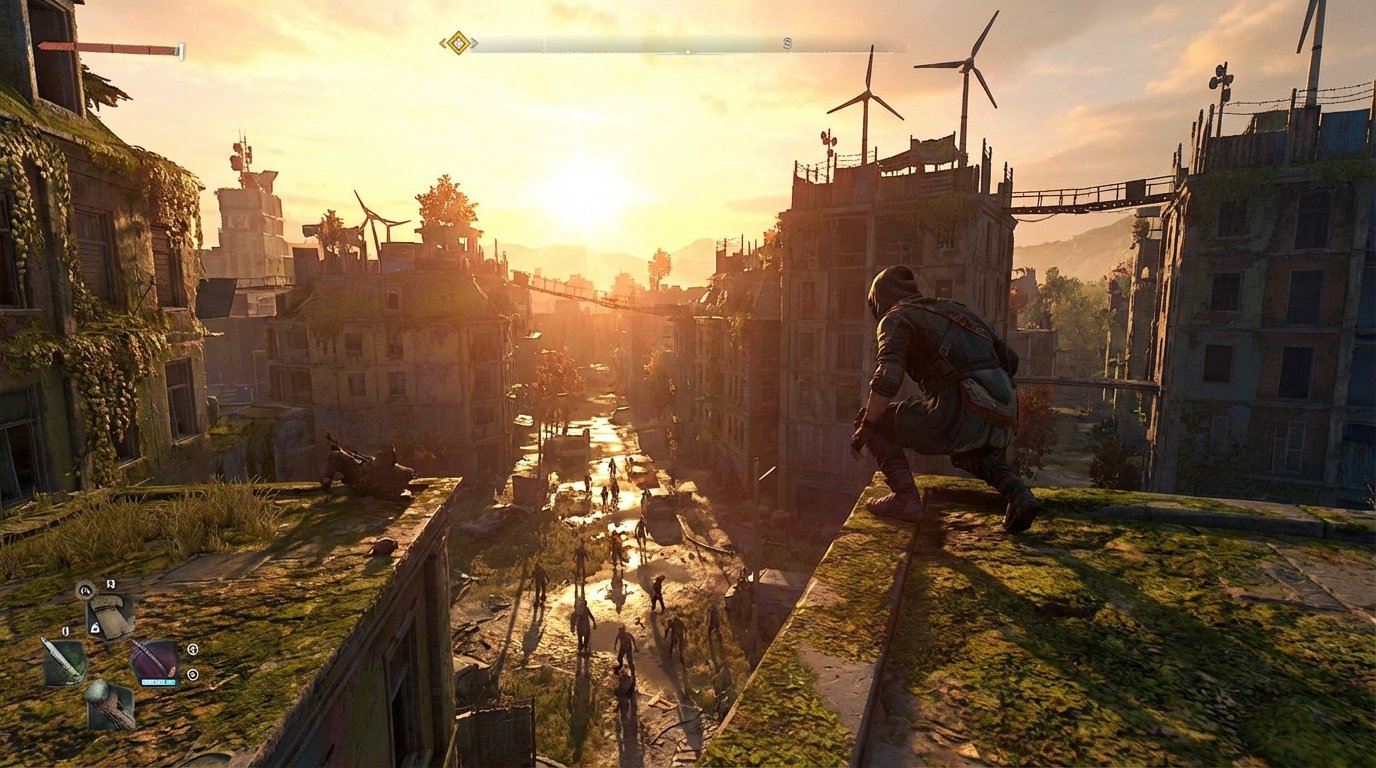Click the accessory icon beside the bandage slot
1376x768 pixels.
coord(193,650)
